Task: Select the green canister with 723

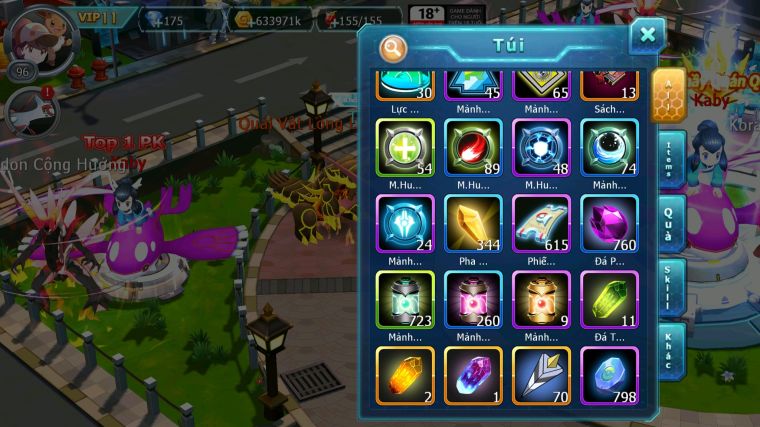Action: click(405, 299)
